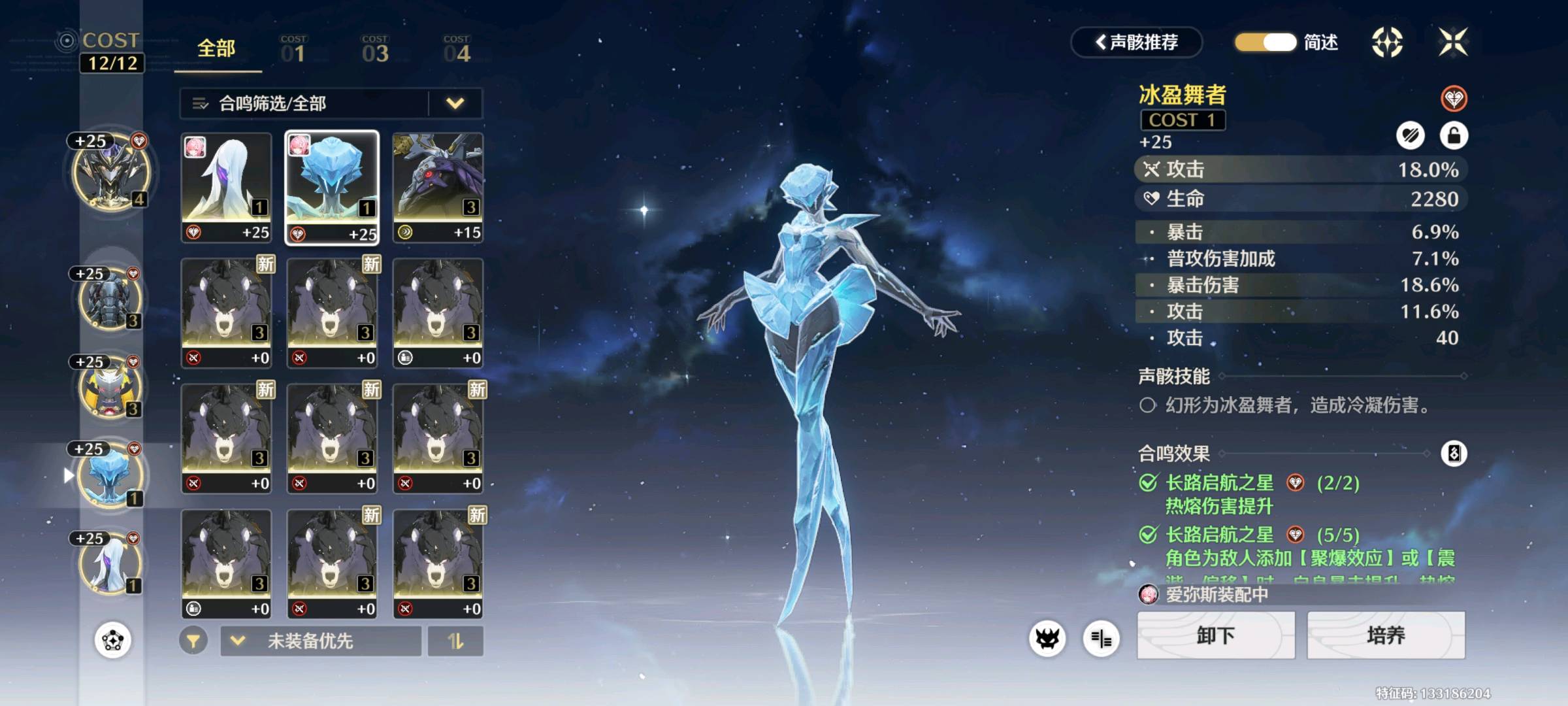Viewport: 1568px width, 706px height.
Task: Switch to the 全部 tab
Action: (x=216, y=49)
